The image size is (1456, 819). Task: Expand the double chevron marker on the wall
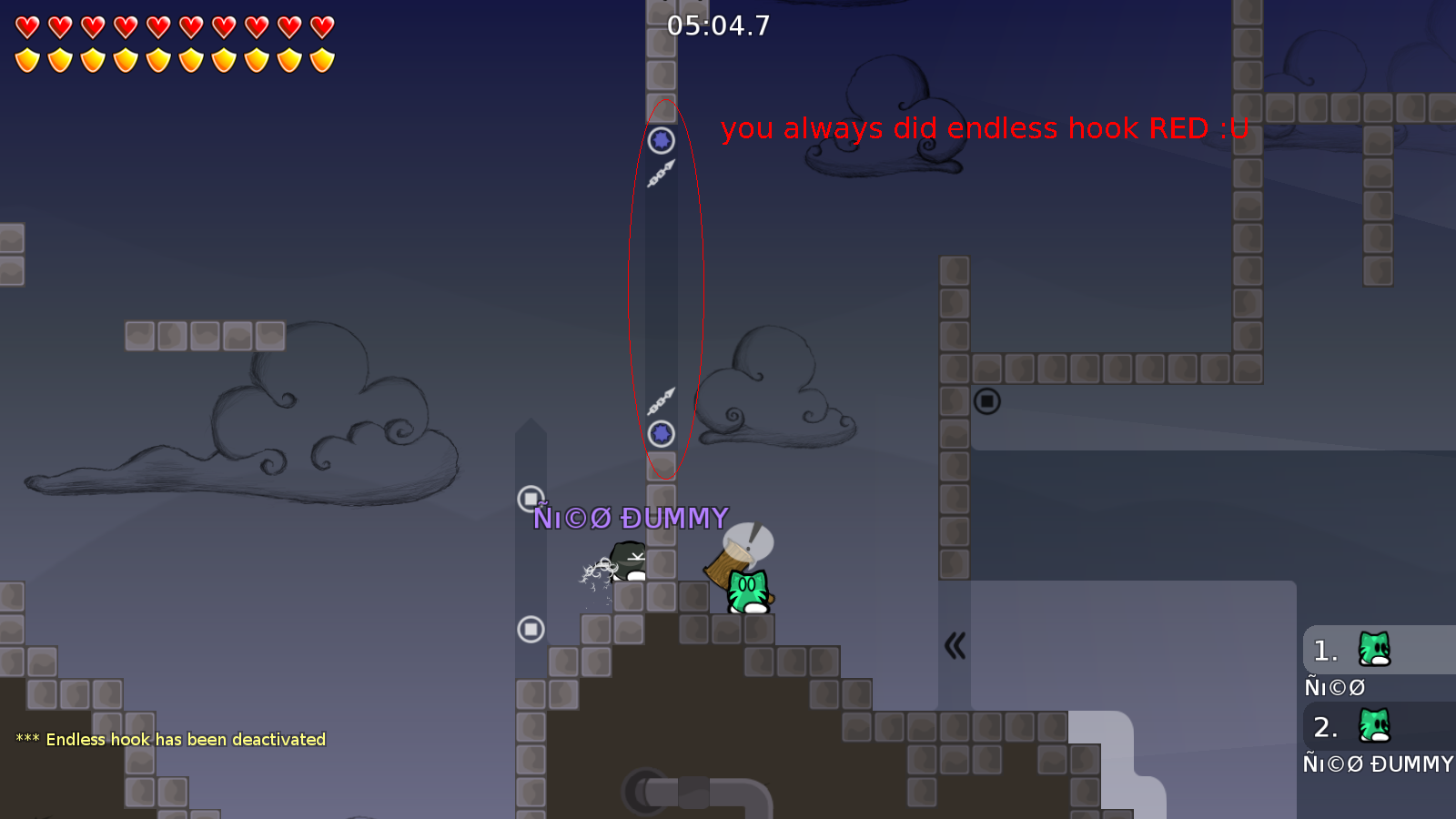[x=954, y=645]
